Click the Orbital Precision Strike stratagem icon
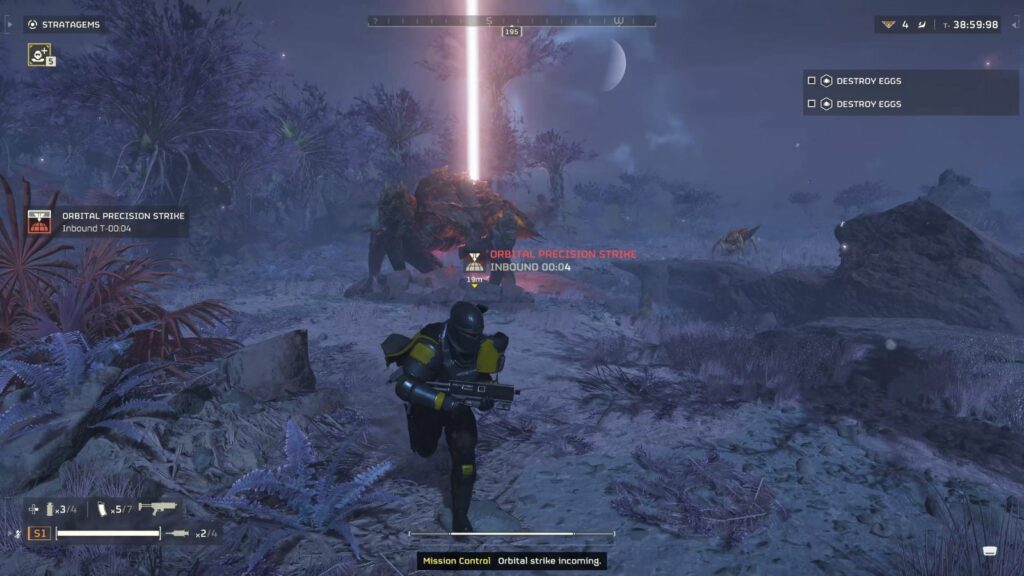1024x576 pixels. (41, 222)
